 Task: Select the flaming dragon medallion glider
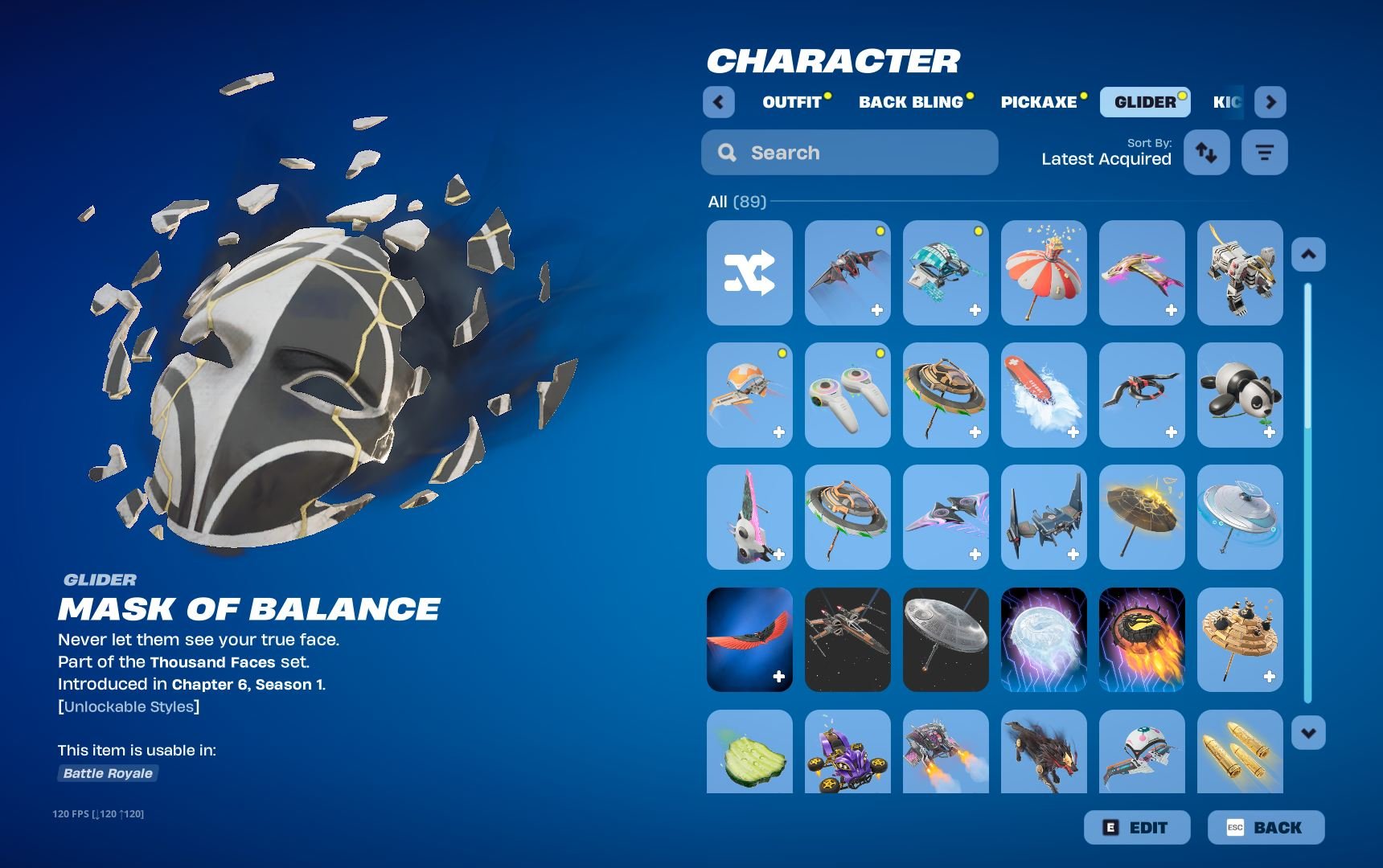[1141, 640]
